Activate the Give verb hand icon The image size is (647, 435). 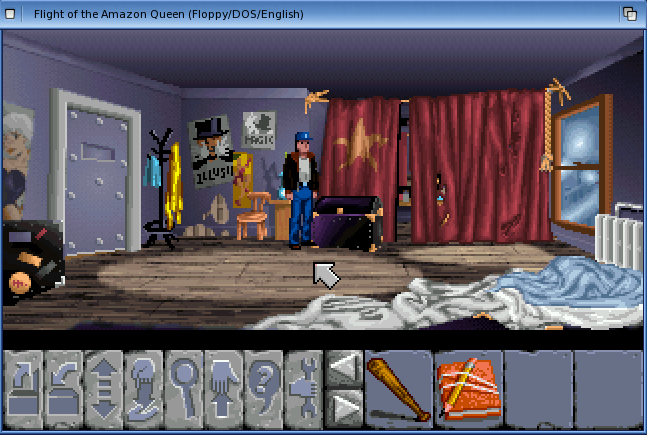tap(144, 385)
